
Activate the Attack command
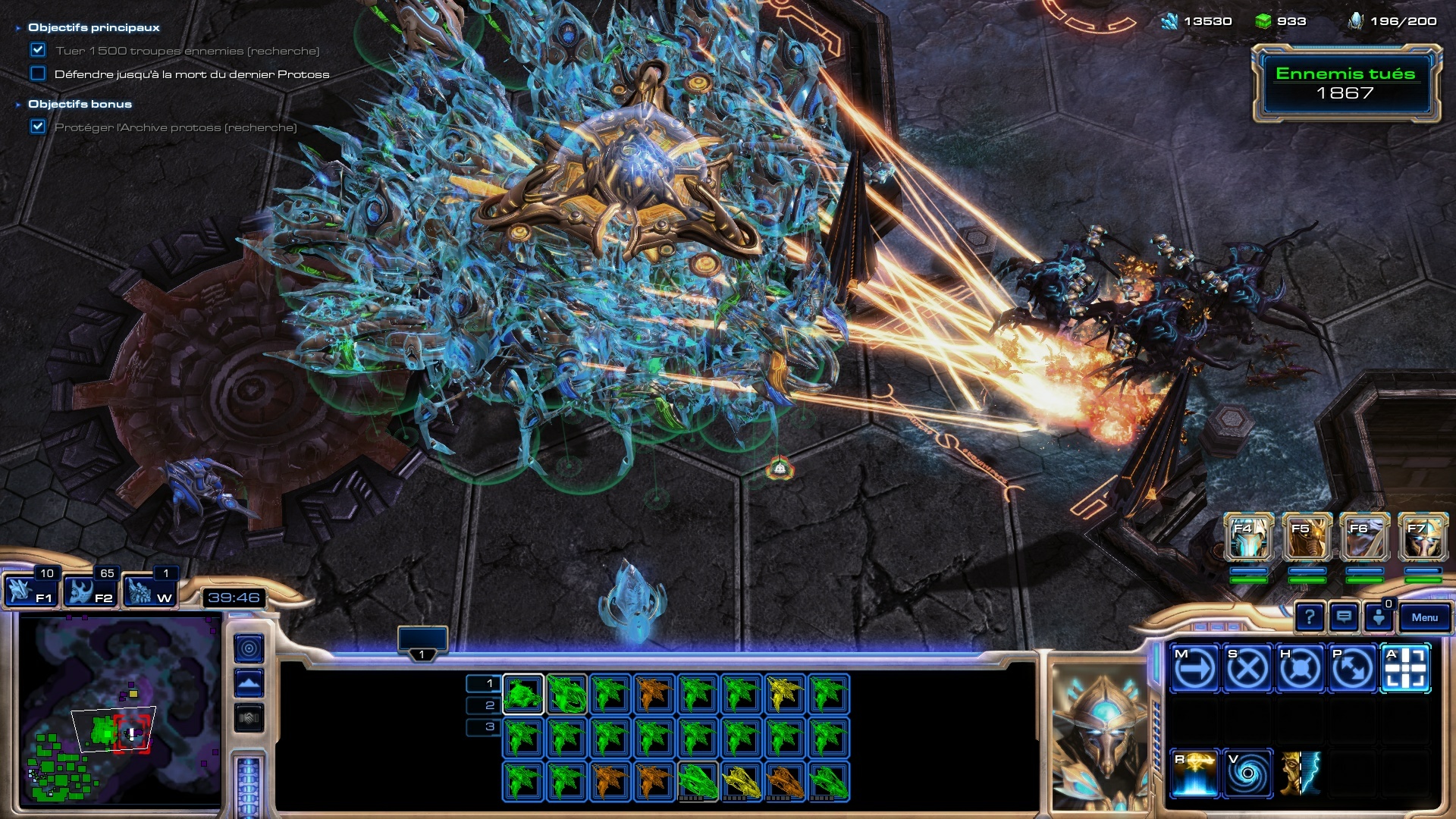click(x=1405, y=669)
